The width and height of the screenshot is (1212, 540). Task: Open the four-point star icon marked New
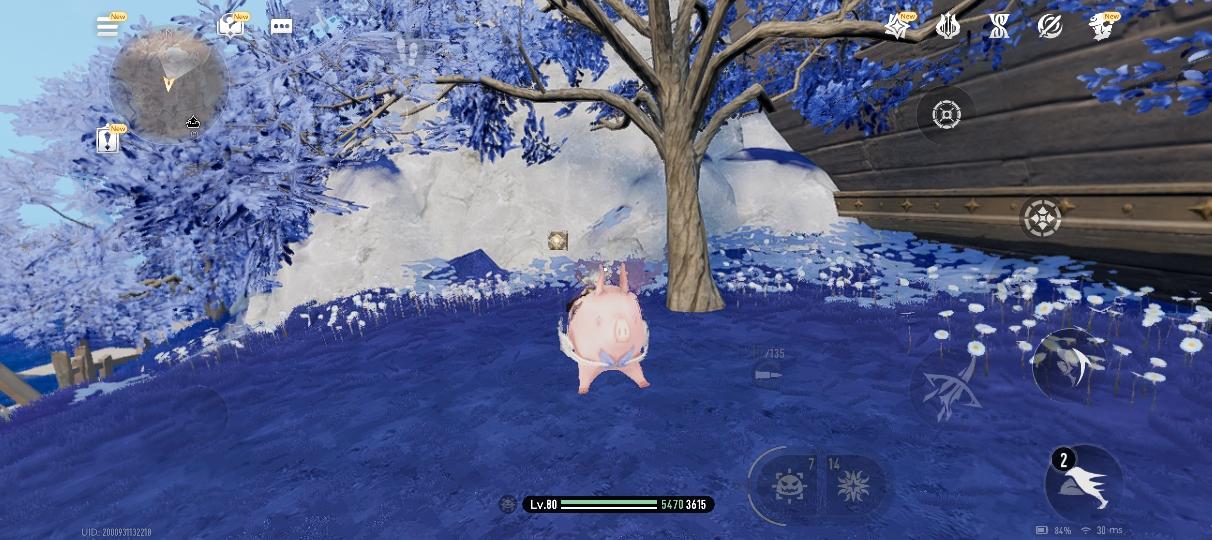coord(897,27)
